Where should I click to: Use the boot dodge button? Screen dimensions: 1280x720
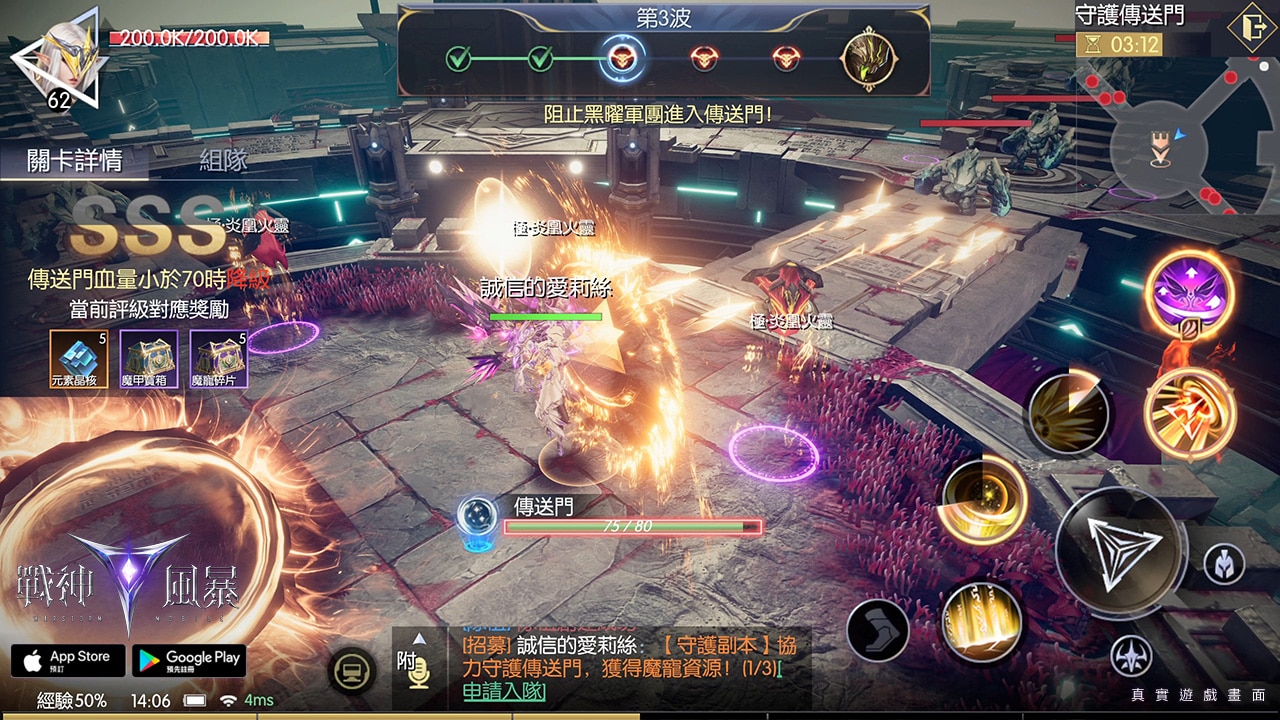[877, 630]
